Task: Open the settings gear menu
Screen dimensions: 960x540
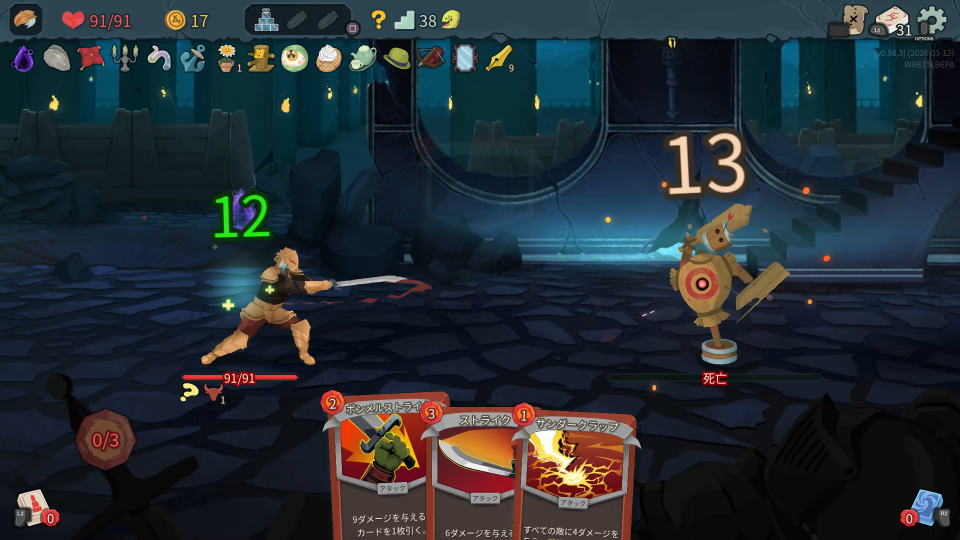Action: 931,19
